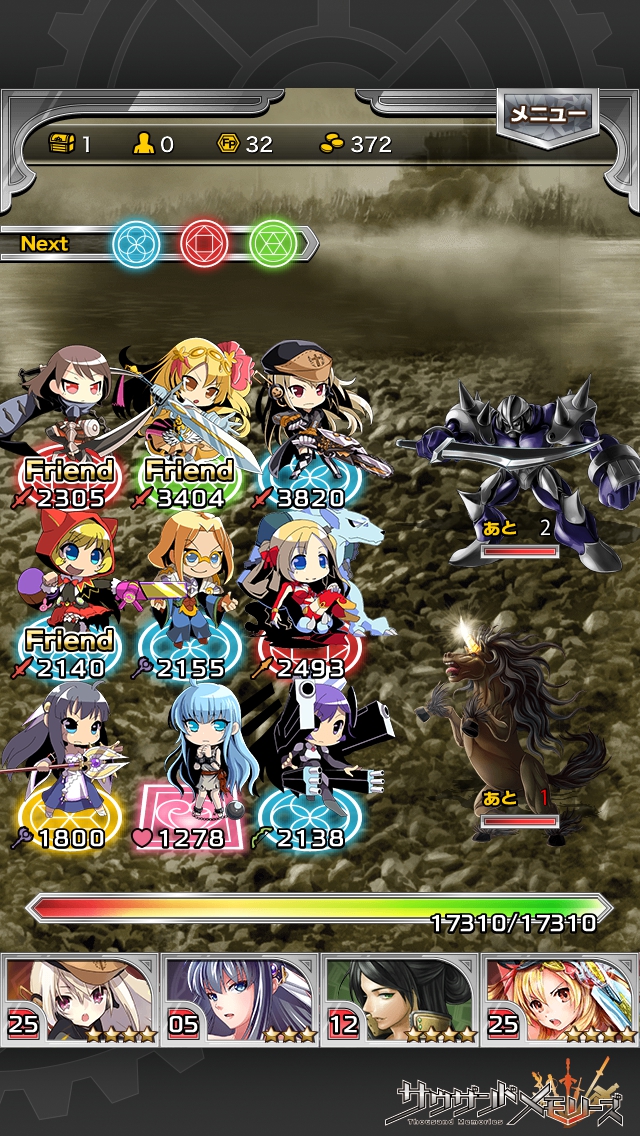Choose the red-hooded Friend unit with 2140
The image size is (640, 1136).
click(x=68, y=592)
